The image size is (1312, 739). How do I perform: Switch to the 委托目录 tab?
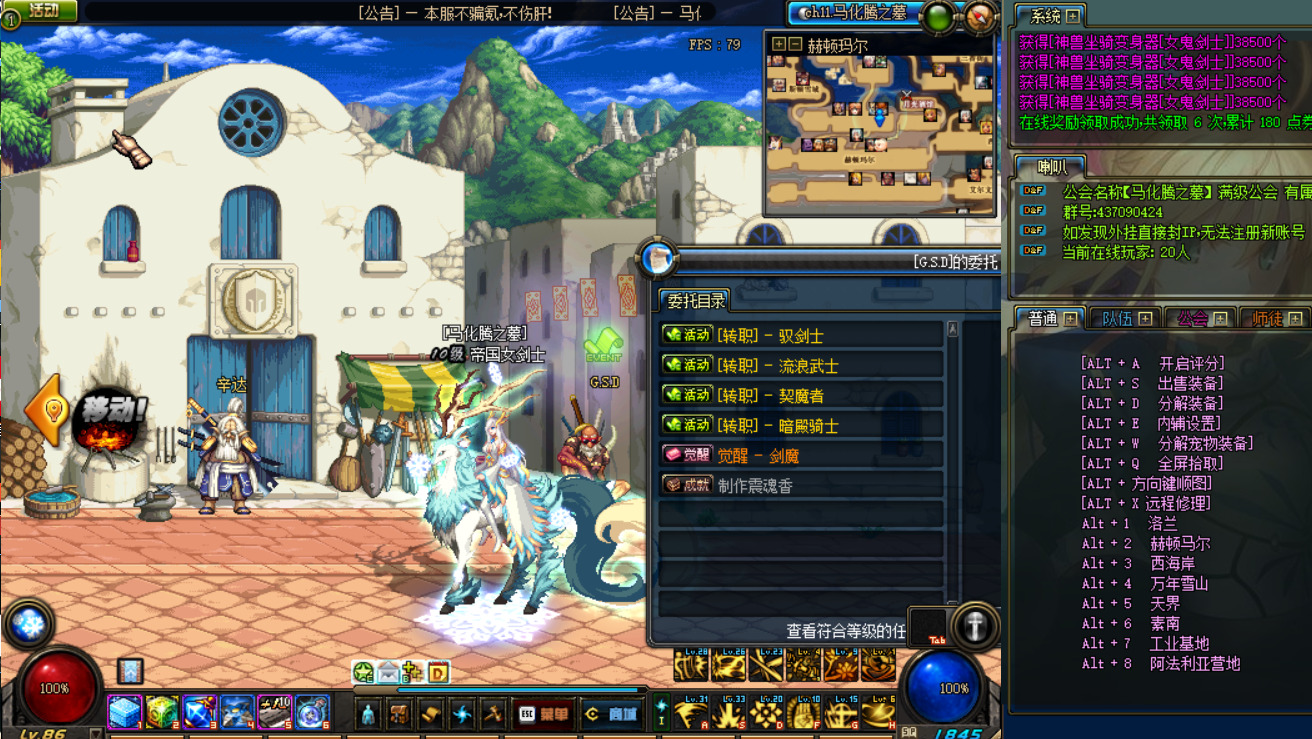coord(696,300)
